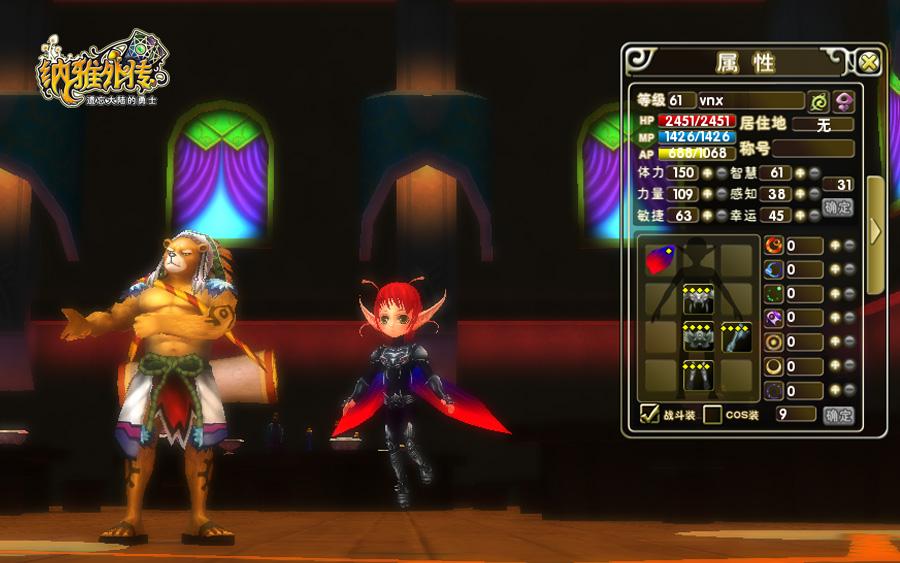Select the bottom armor slot on silhouette

pyautogui.click(x=697, y=376)
